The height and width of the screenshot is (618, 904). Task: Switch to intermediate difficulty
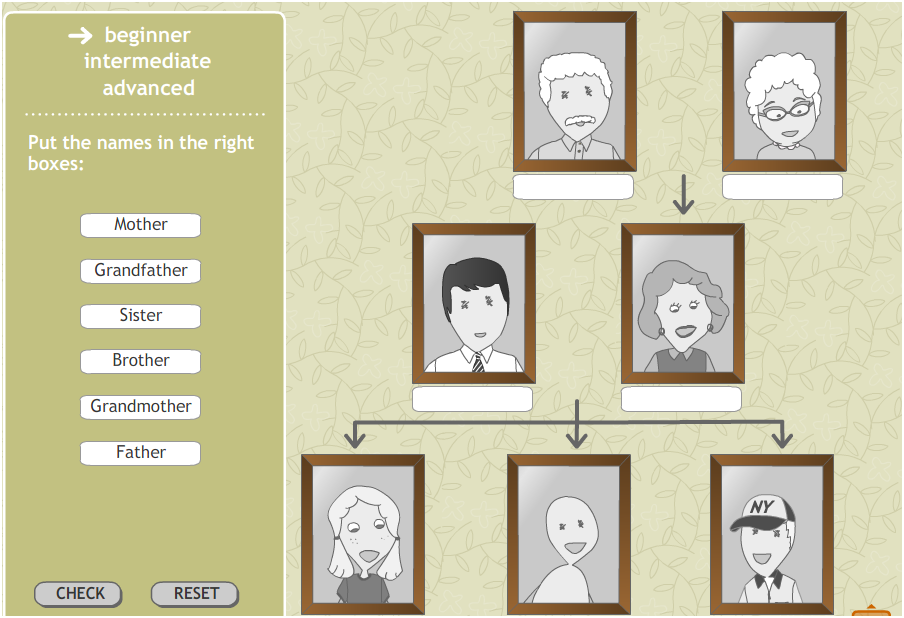tap(147, 62)
